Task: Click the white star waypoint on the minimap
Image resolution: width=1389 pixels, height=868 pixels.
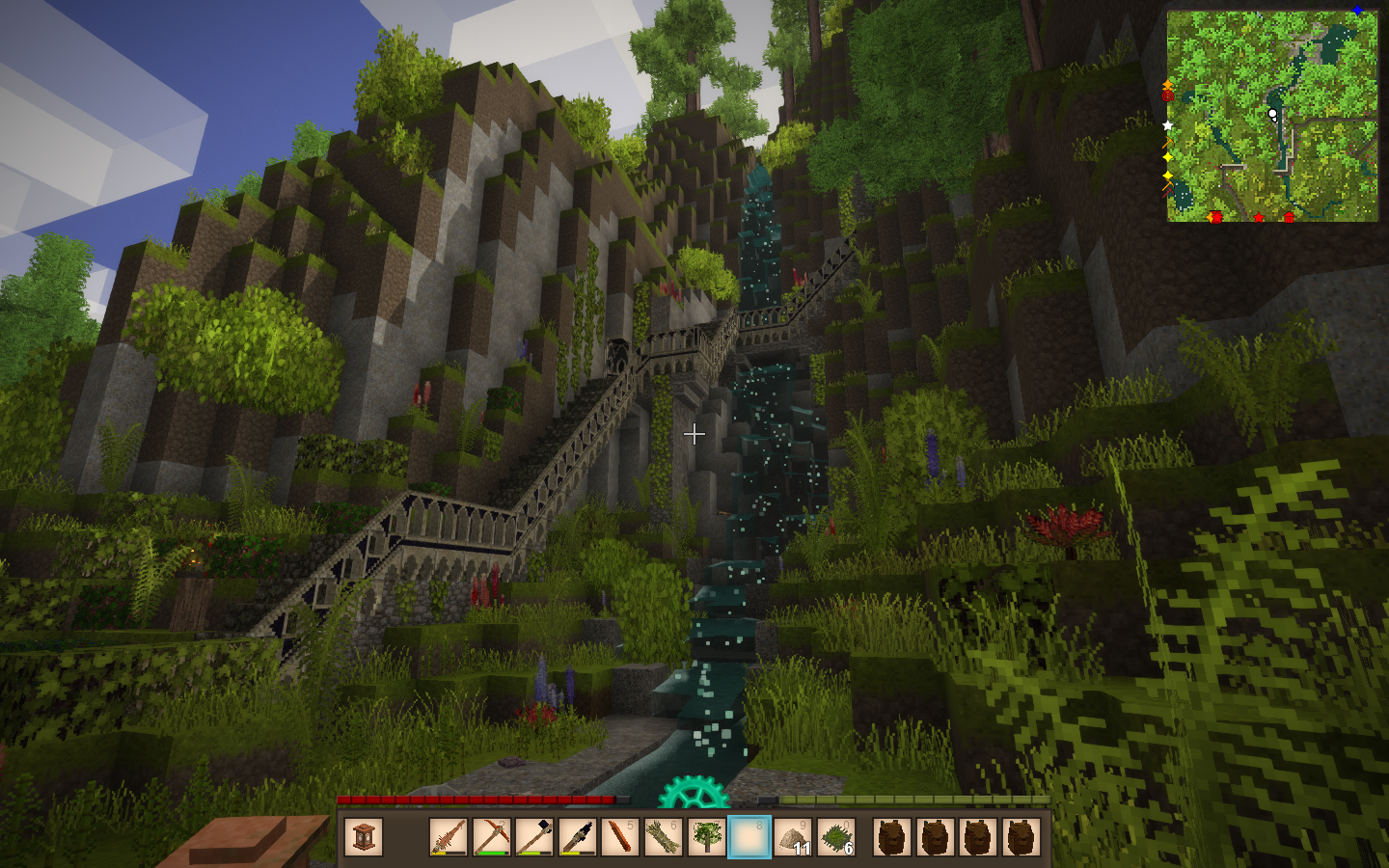Action: 1168,125
